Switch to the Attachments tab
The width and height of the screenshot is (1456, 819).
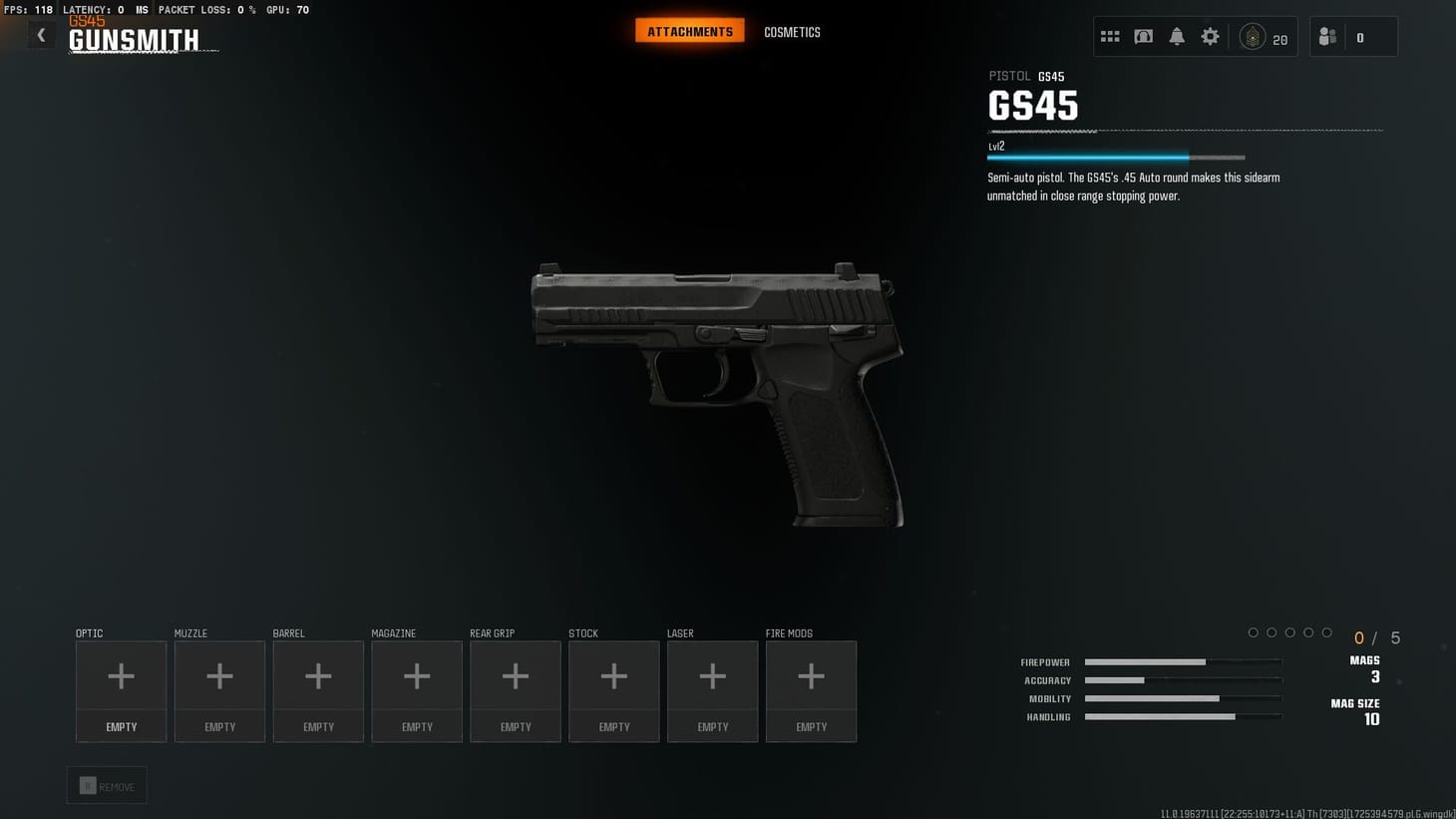tap(689, 31)
